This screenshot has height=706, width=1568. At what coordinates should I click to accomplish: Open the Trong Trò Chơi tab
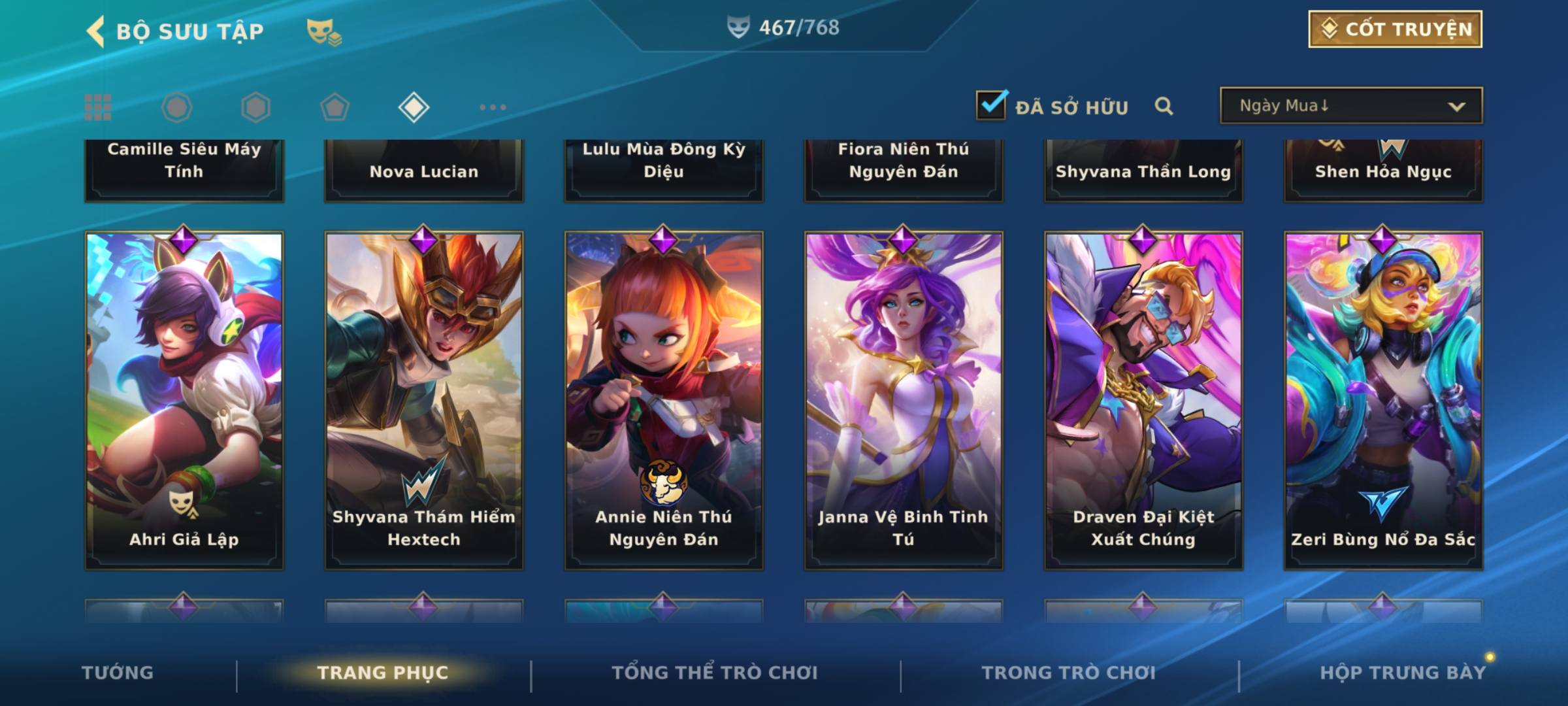click(1069, 673)
